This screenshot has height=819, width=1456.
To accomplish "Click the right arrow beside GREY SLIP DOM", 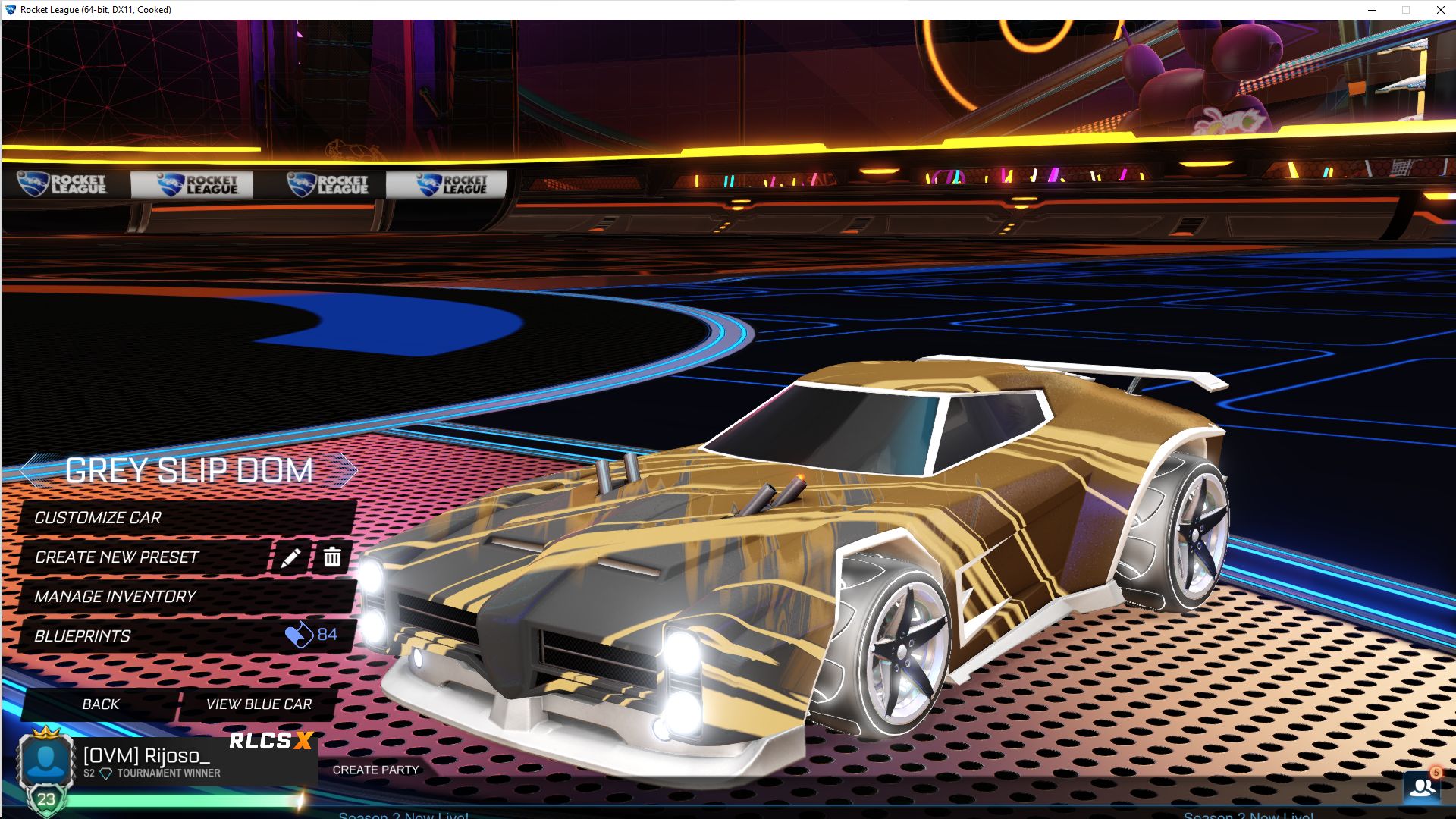I will (346, 470).
